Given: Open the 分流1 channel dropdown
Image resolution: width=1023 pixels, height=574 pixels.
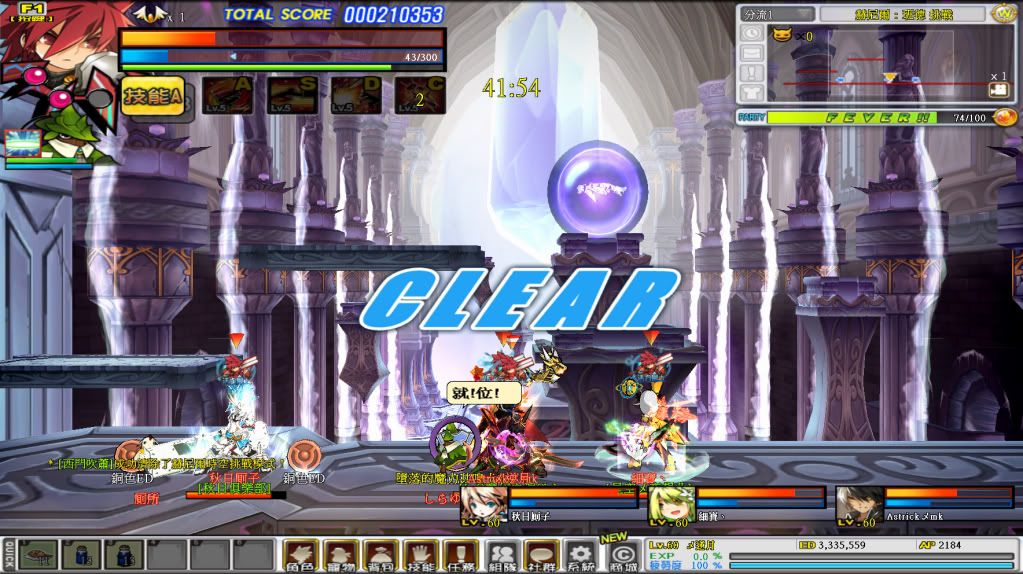Looking at the screenshot, I should coord(775,14).
